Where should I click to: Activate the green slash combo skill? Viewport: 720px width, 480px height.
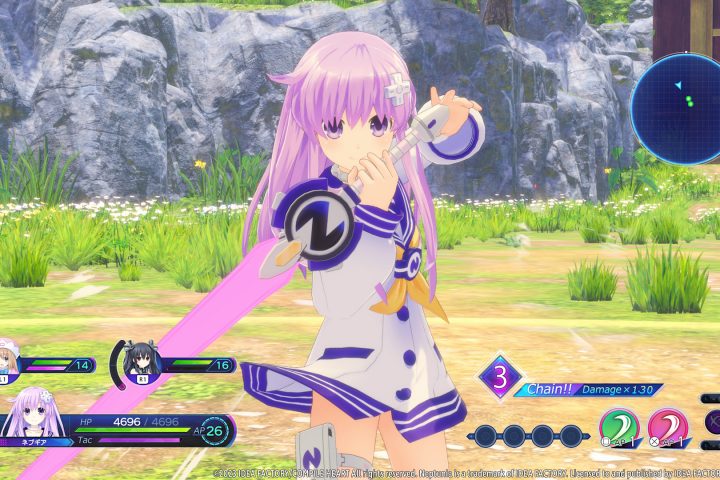click(x=621, y=426)
